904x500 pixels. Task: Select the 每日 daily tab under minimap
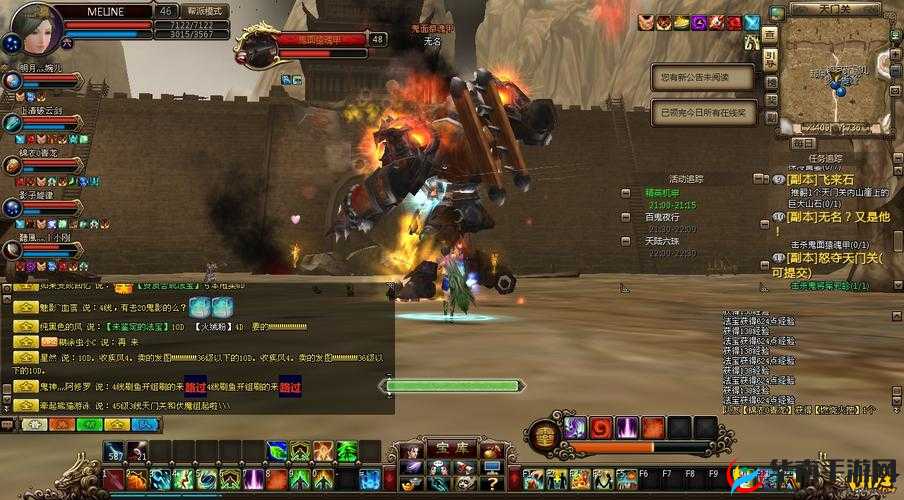point(803,143)
